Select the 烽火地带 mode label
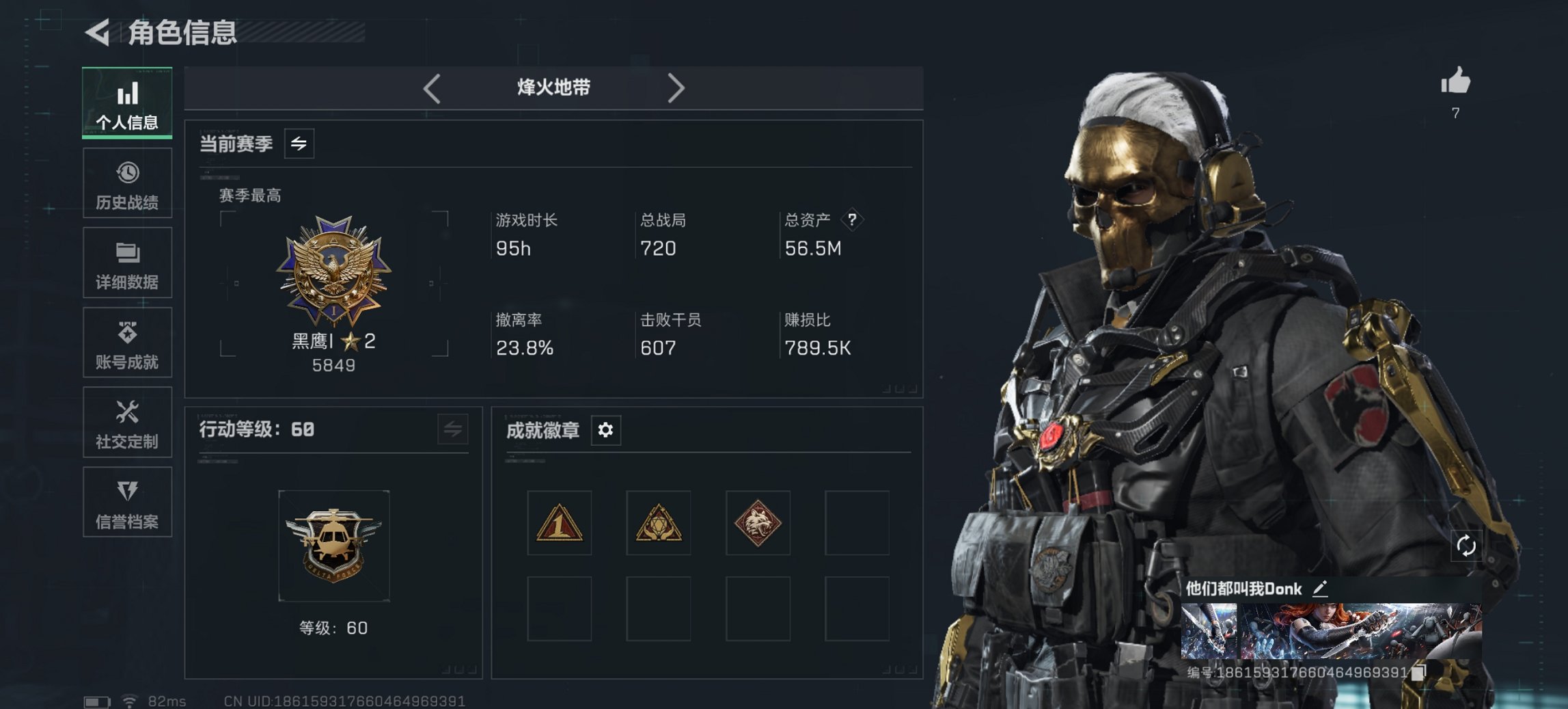The height and width of the screenshot is (709, 1568). [553, 88]
